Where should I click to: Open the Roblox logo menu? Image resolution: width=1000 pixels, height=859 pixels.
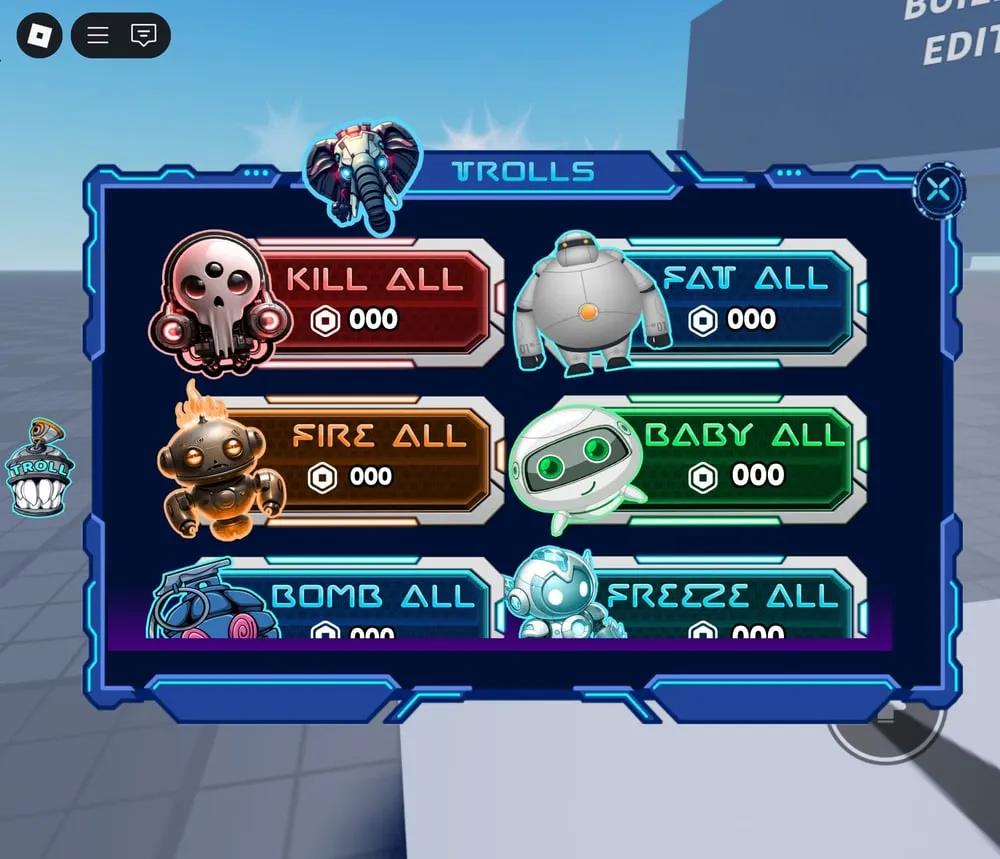point(39,36)
